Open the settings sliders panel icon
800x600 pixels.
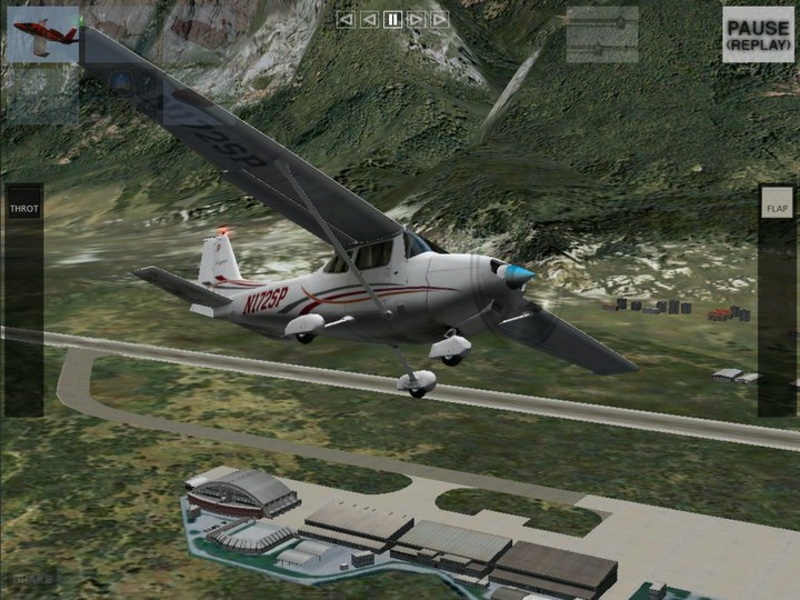(602, 35)
